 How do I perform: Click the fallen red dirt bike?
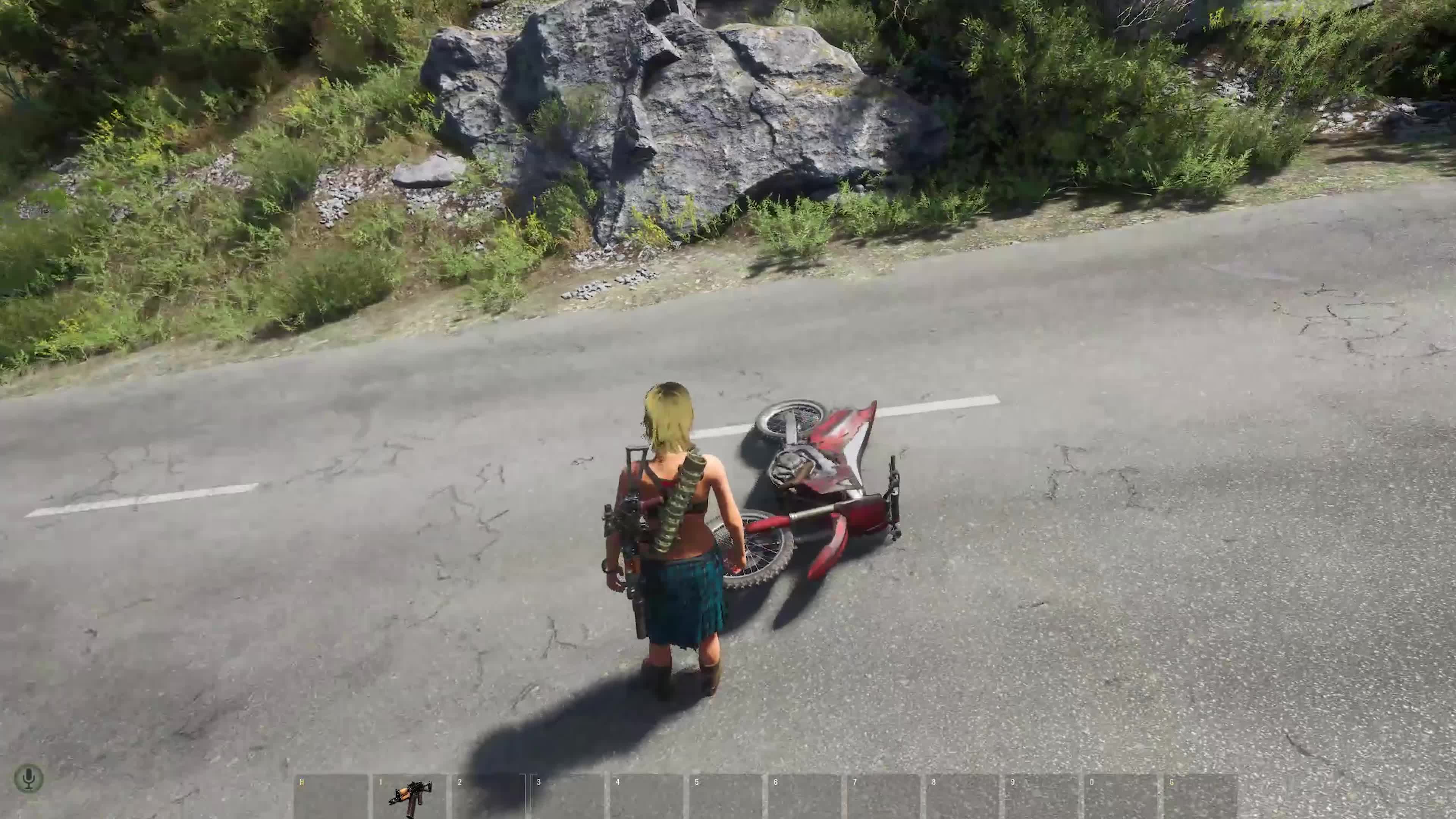coord(819,480)
